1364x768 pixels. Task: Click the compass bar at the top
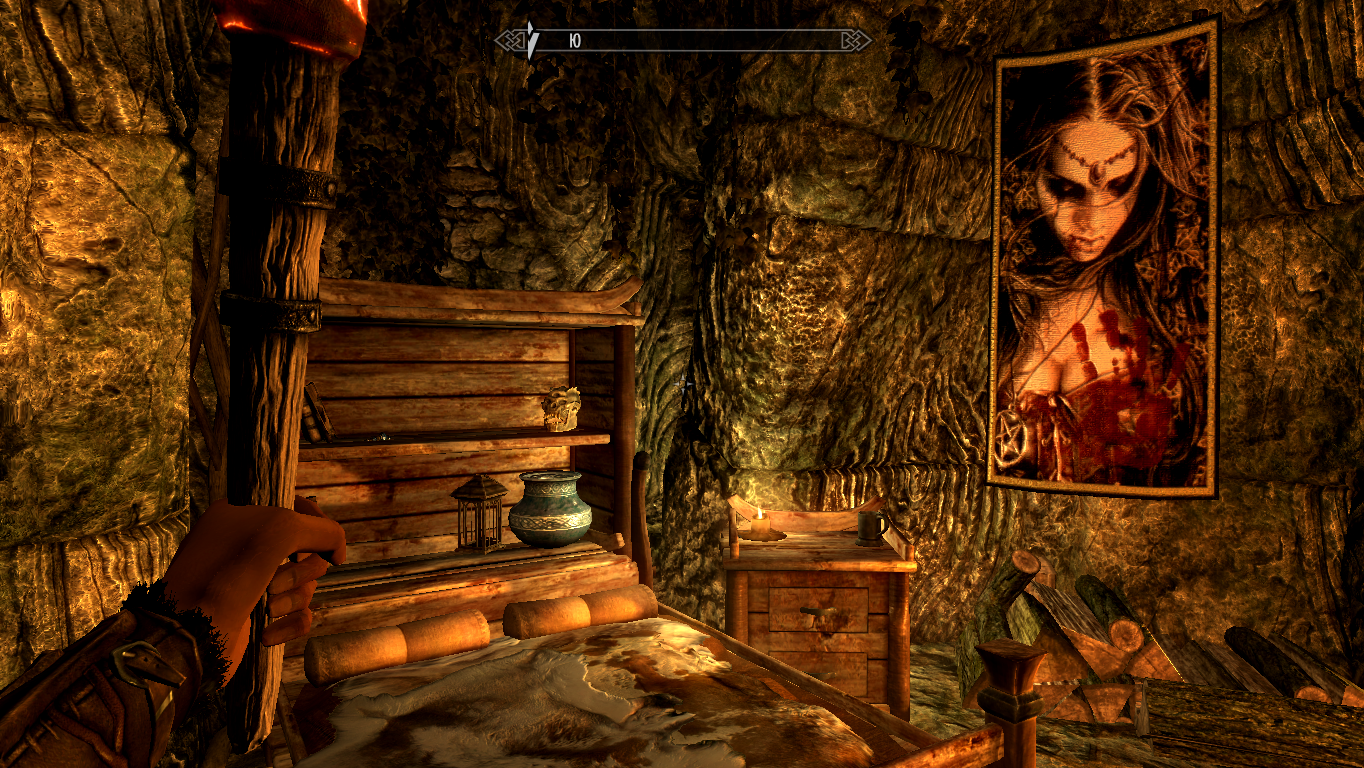click(x=683, y=41)
